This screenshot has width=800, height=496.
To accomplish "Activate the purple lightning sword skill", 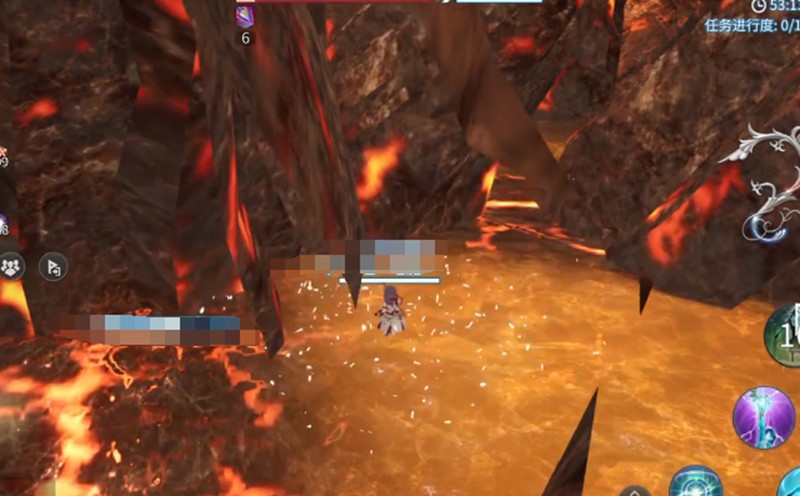I will tap(764, 417).
